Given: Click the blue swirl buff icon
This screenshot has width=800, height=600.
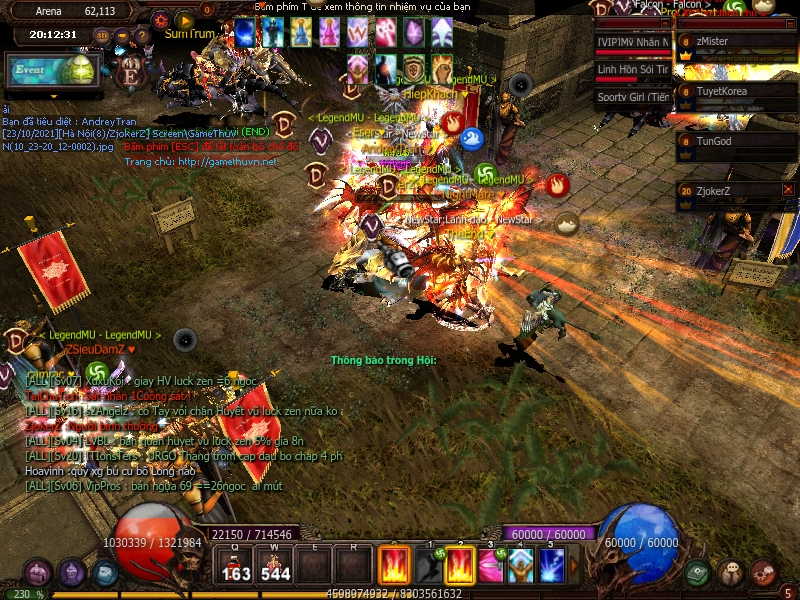Looking at the screenshot, I should coord(473,139).
